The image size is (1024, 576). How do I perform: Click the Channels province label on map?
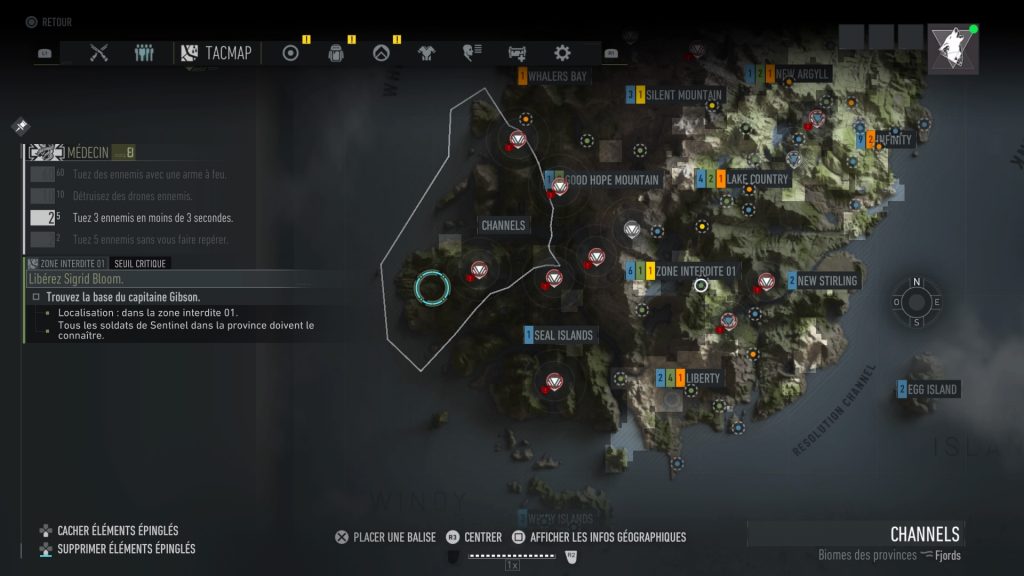pyautogui.click(x=503, y=225)
